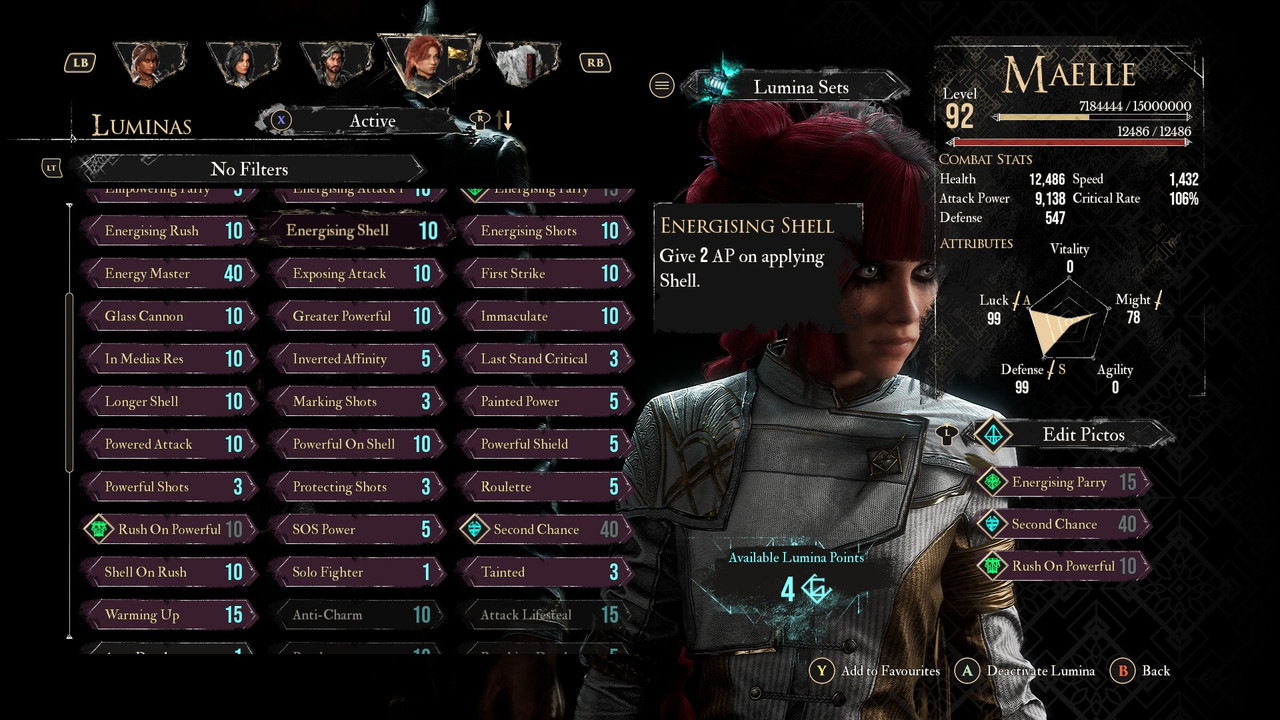This screenshot has width=1280, height=720.
Task: Choose the Exposing Attack lumina
Action: pyautogui.click(x=354, y=274)
